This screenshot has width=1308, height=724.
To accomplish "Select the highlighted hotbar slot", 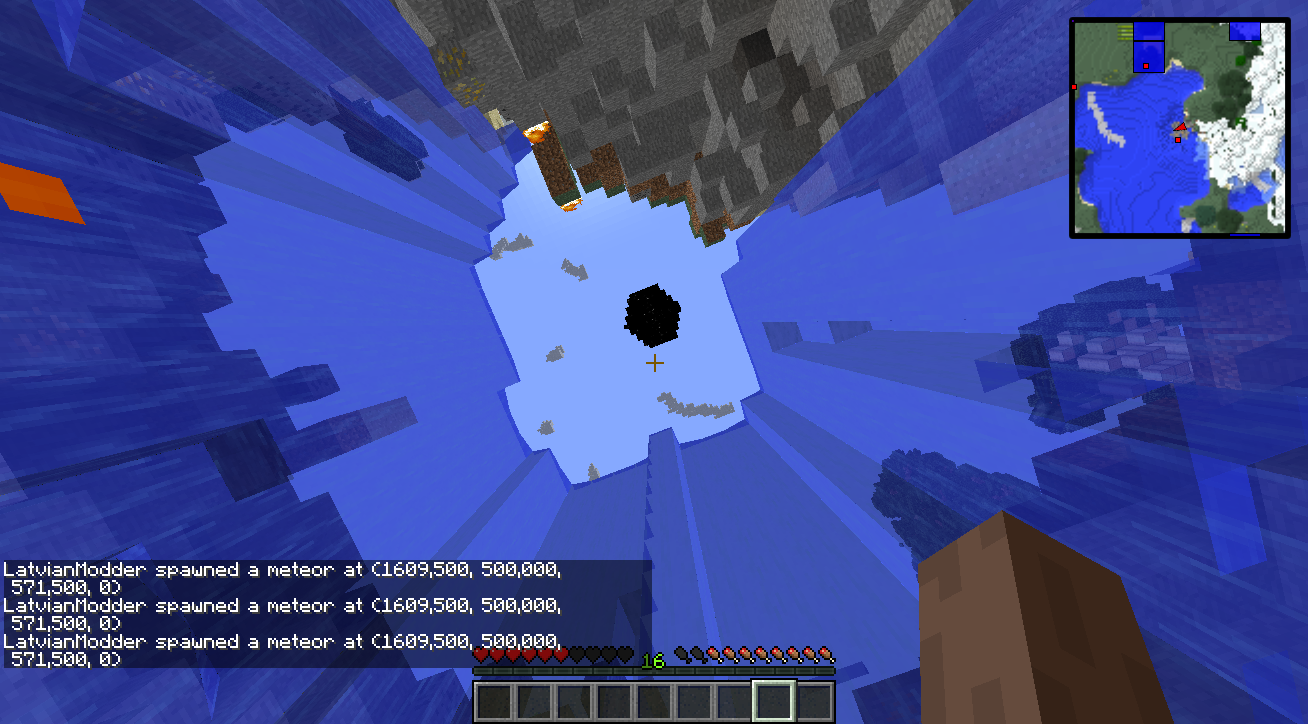I will click(773, 701).
